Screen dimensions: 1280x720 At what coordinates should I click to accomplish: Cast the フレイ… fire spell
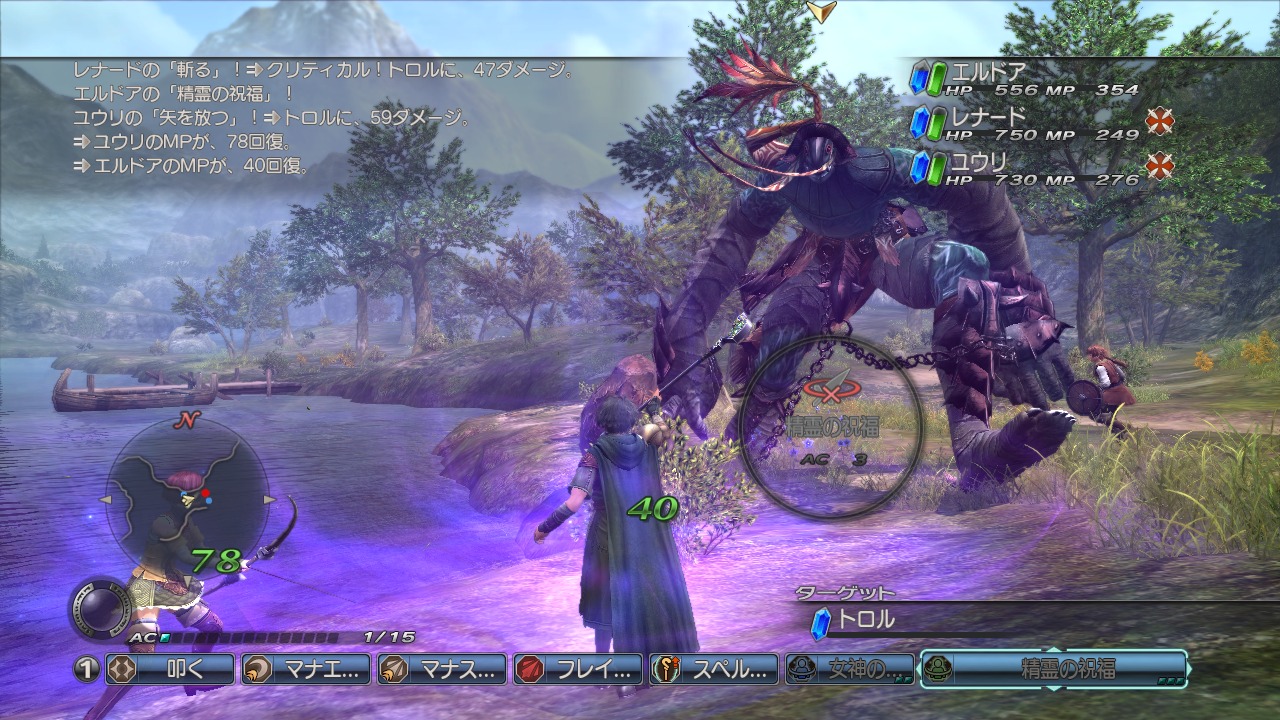click(x=578, y=669)
